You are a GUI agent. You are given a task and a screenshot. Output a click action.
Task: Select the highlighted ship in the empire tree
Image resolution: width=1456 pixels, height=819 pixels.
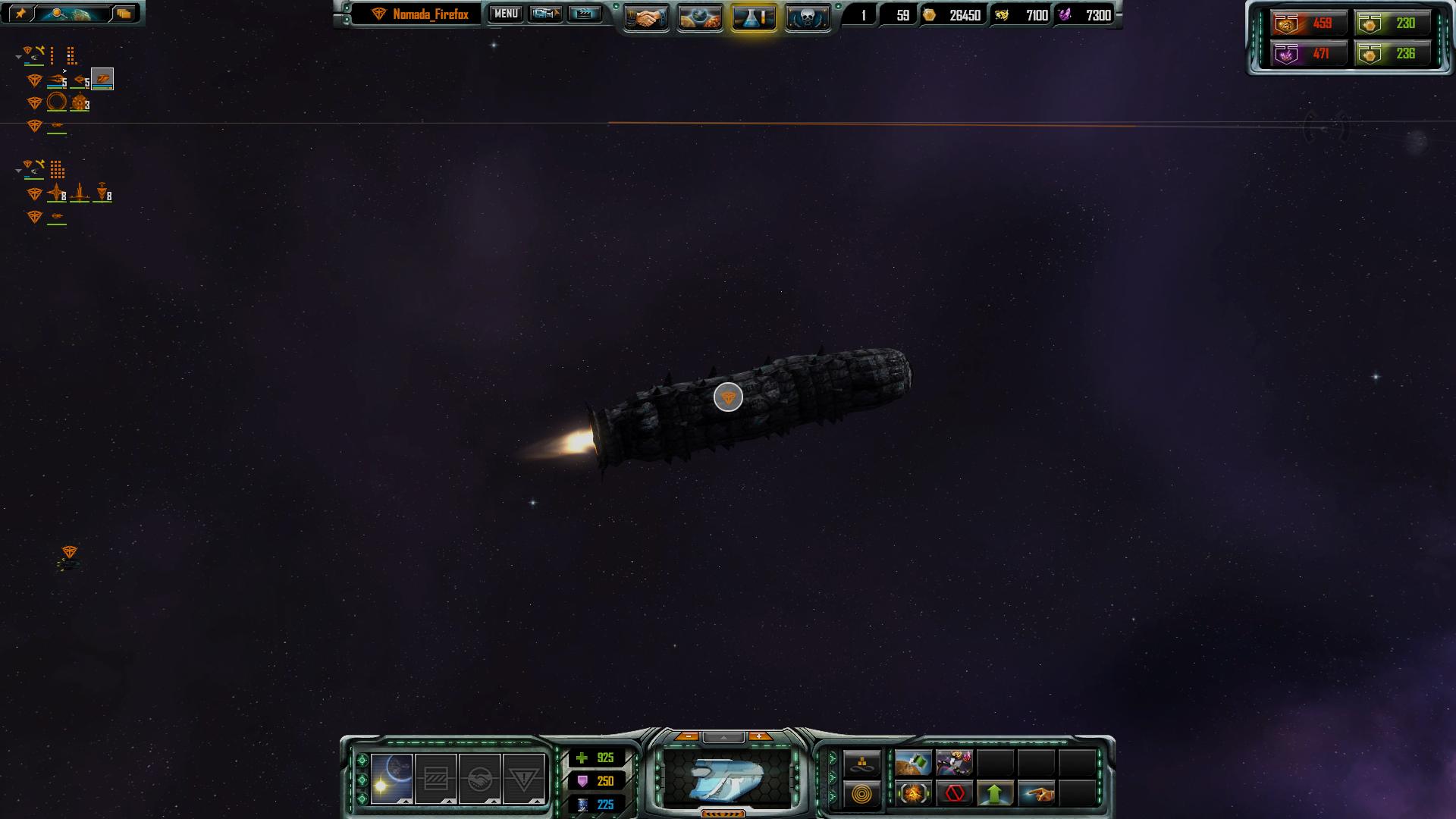(102, 79)
